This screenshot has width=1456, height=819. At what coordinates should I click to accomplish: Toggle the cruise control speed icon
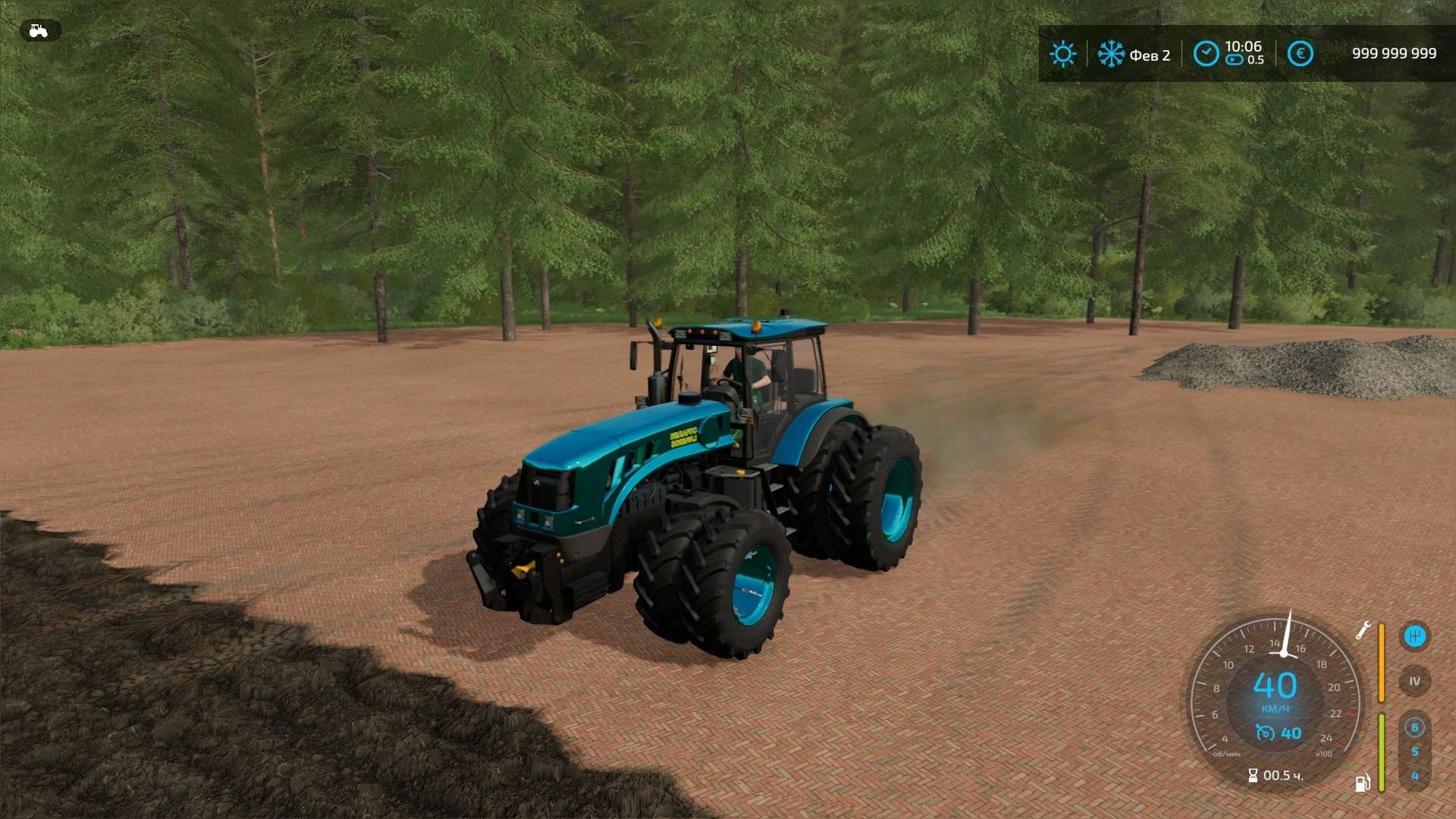[x=1265, y=733]
